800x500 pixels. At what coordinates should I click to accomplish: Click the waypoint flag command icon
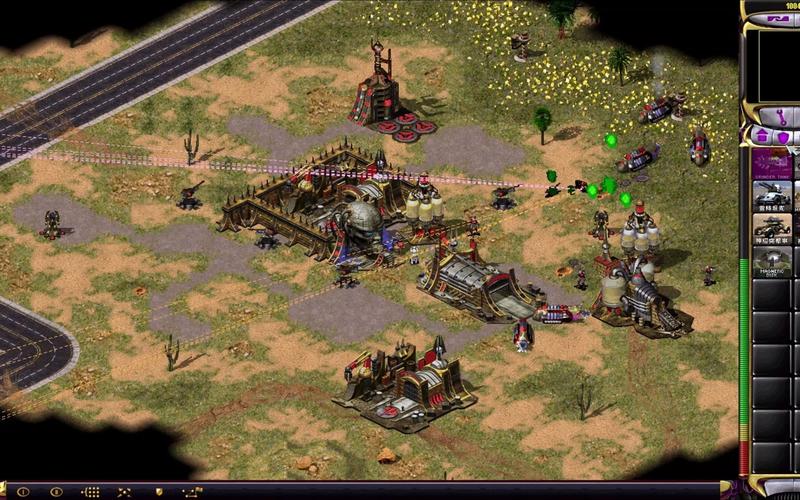[x=192, y=492]
